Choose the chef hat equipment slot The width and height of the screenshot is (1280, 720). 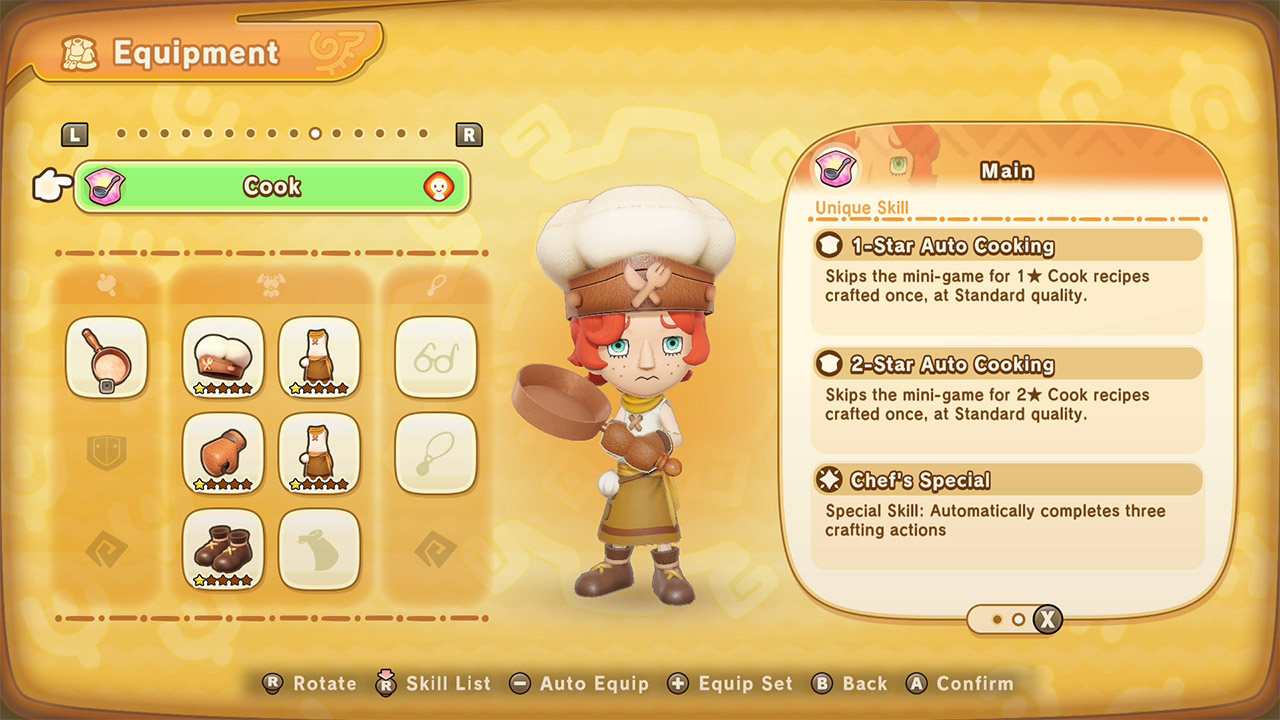(x=223, y=357)
